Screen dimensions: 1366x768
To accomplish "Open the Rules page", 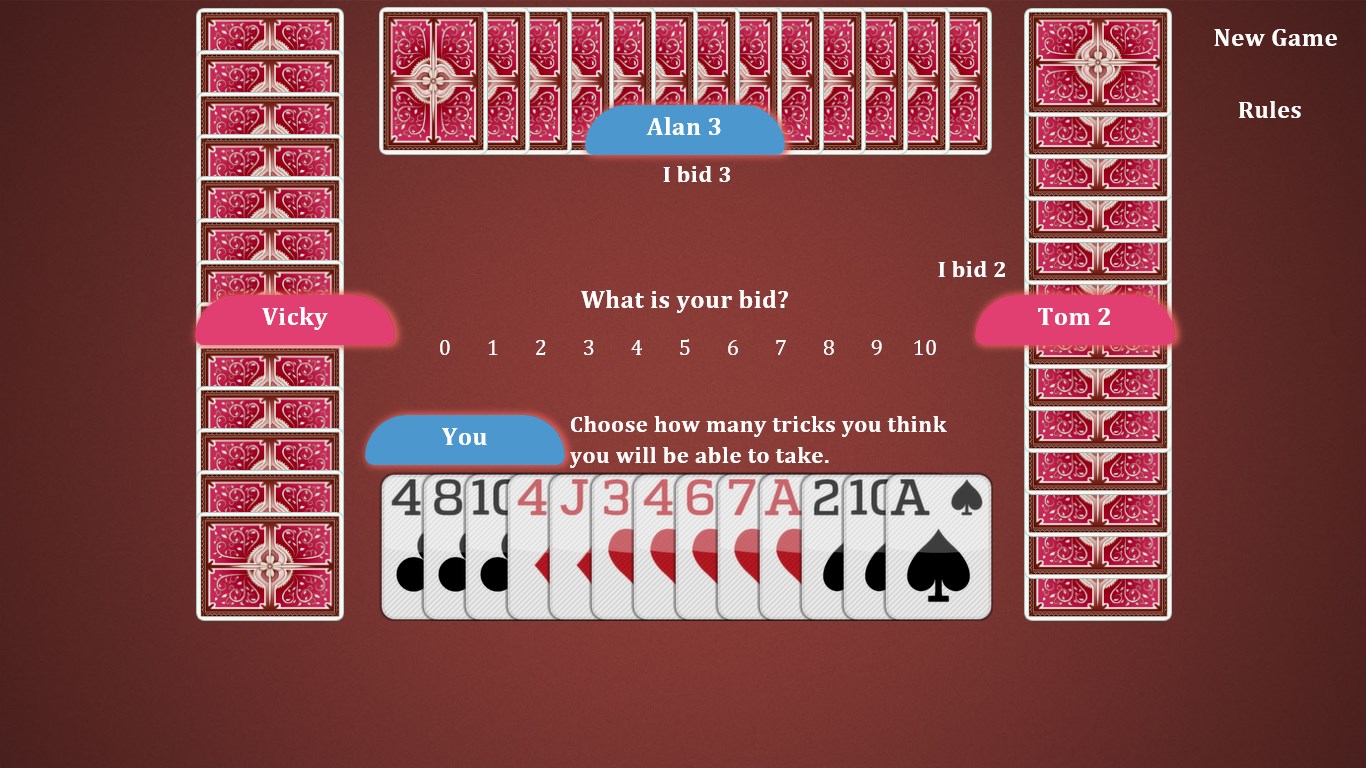I will coord(1269,110).
